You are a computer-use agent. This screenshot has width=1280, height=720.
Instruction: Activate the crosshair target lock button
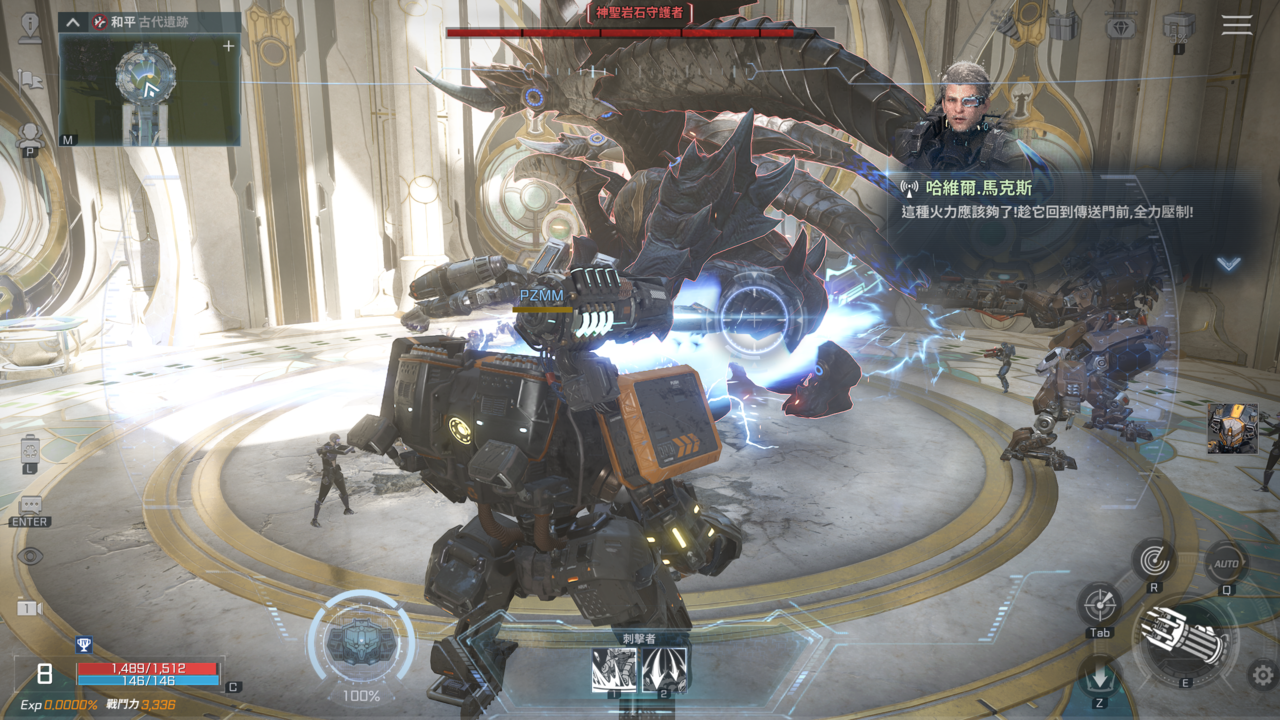click(1099, 604)
